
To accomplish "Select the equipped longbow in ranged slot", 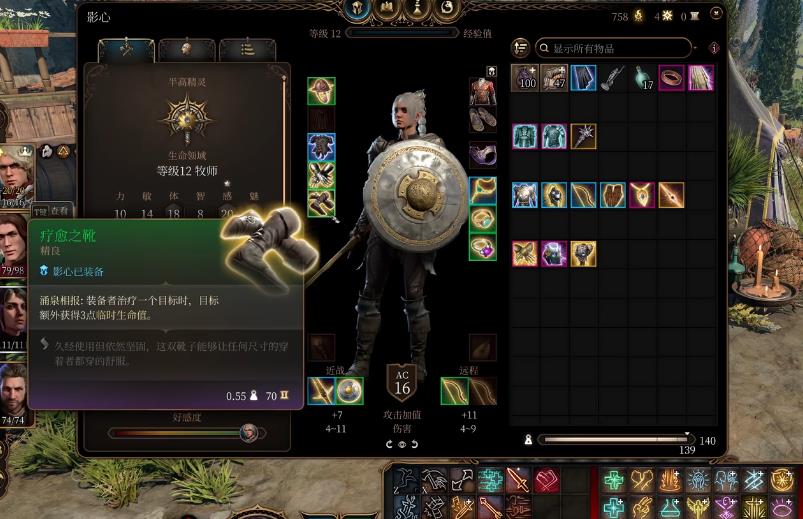I will (x=483, y=390).
